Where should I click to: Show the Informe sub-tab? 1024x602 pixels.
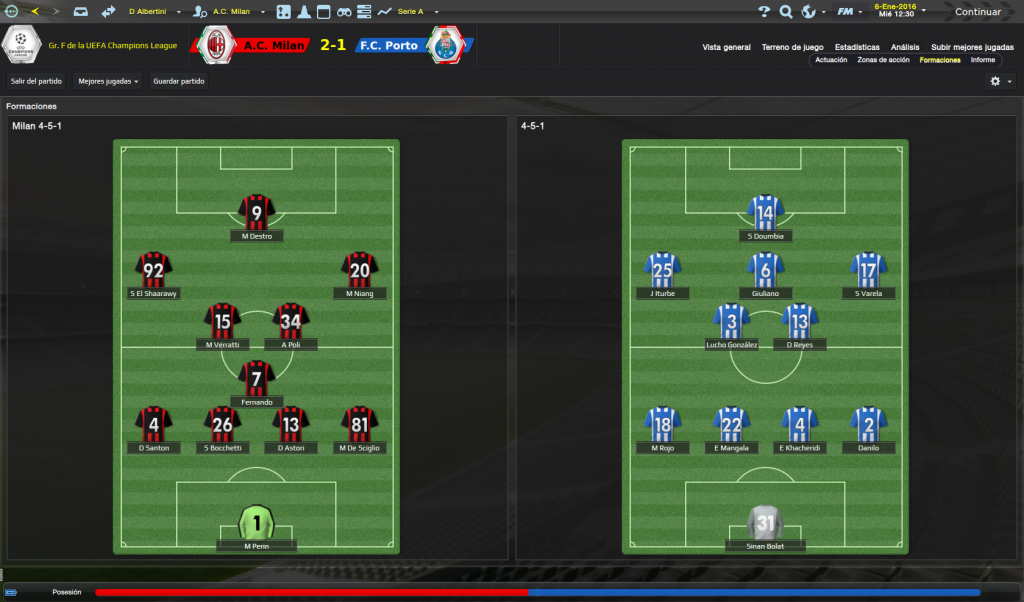[982, 60]
